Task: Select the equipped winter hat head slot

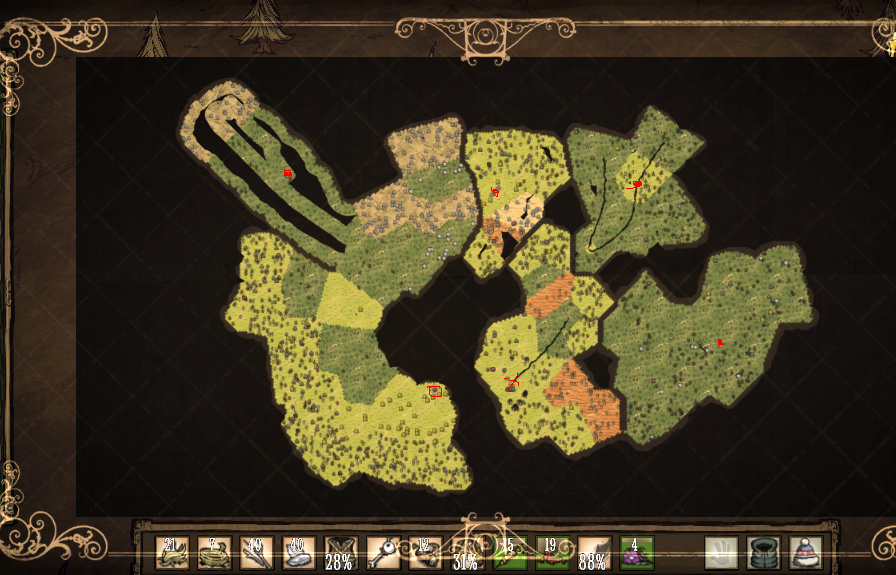Action: (x=805, y=553)
